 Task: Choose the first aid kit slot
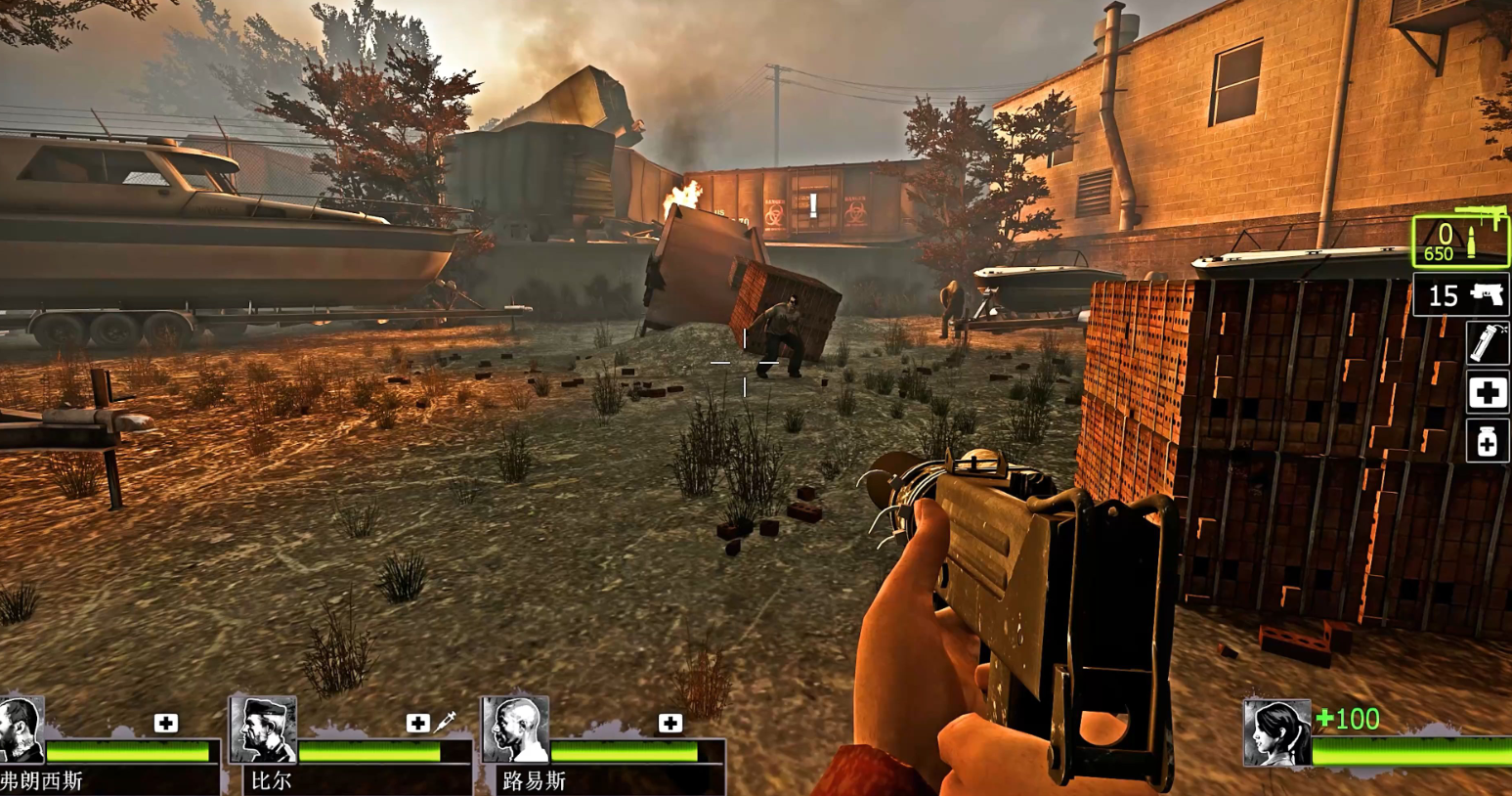[x=1488, y=393]
